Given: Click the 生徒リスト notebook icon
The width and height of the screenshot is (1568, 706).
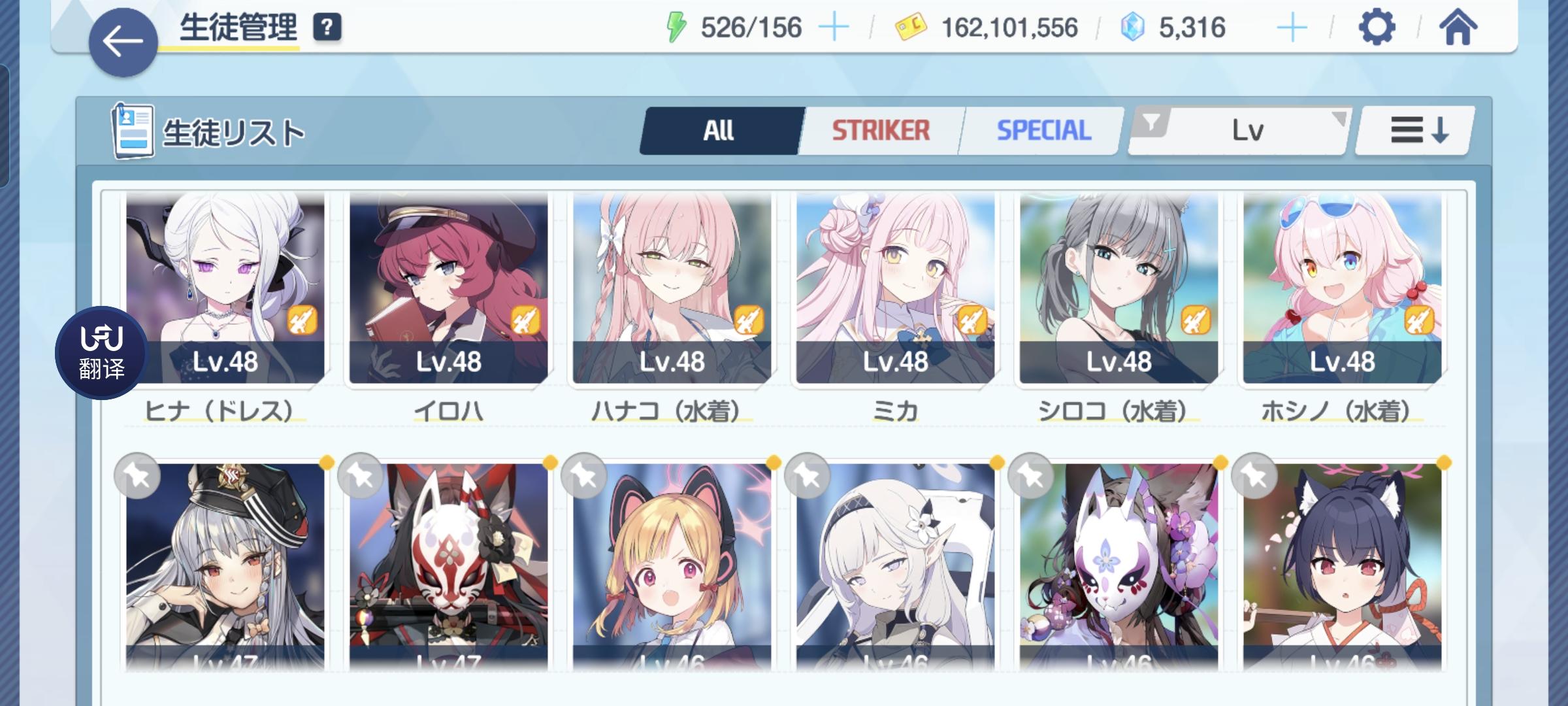Looking at the screenshot, I should point(131,129).
